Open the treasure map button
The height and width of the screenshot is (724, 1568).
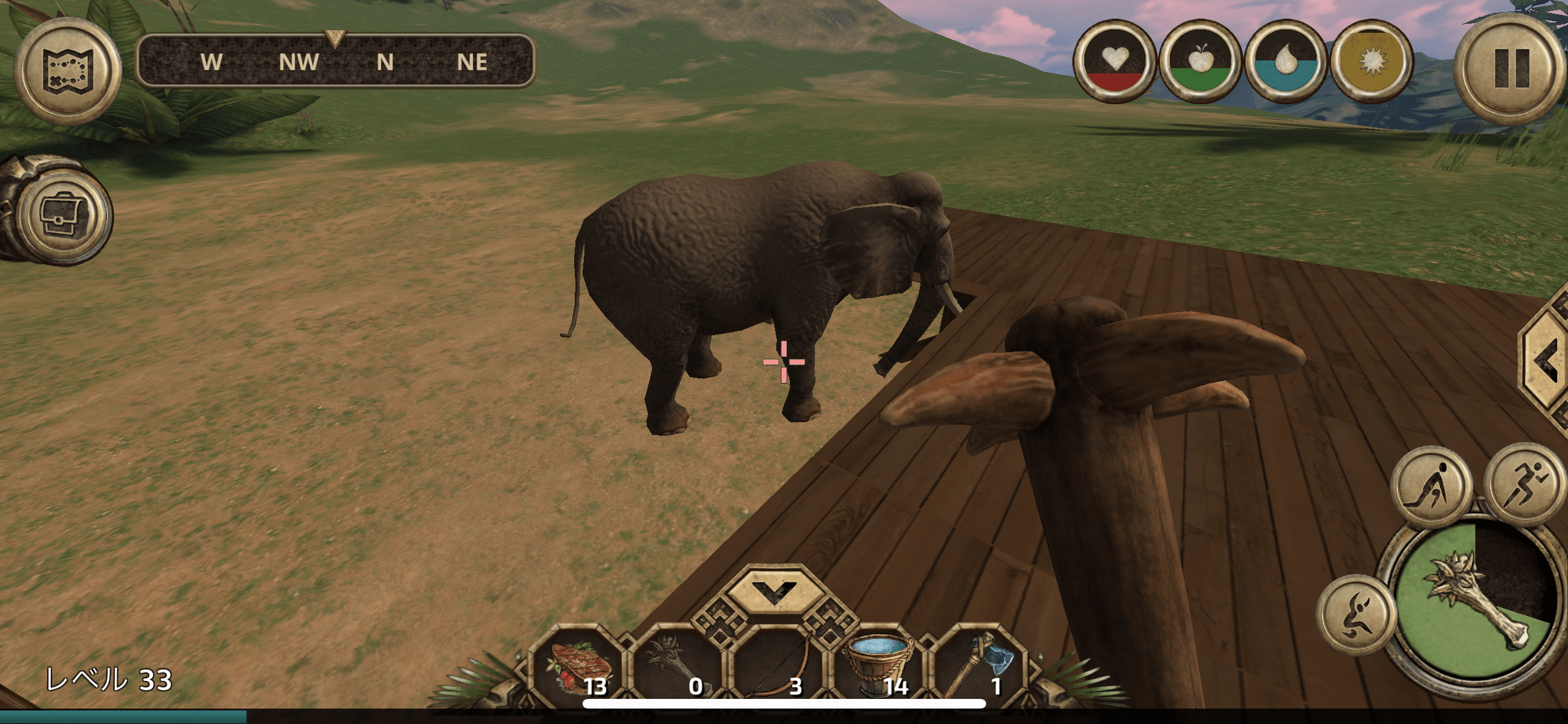(68, 71)
